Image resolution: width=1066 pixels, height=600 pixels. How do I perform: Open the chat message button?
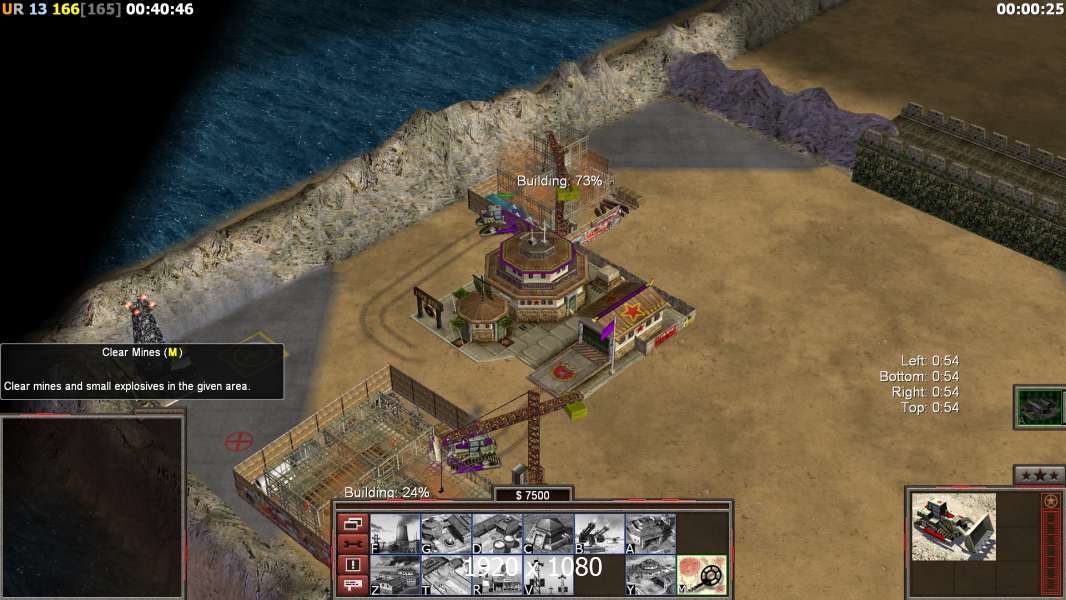(352, 585)
